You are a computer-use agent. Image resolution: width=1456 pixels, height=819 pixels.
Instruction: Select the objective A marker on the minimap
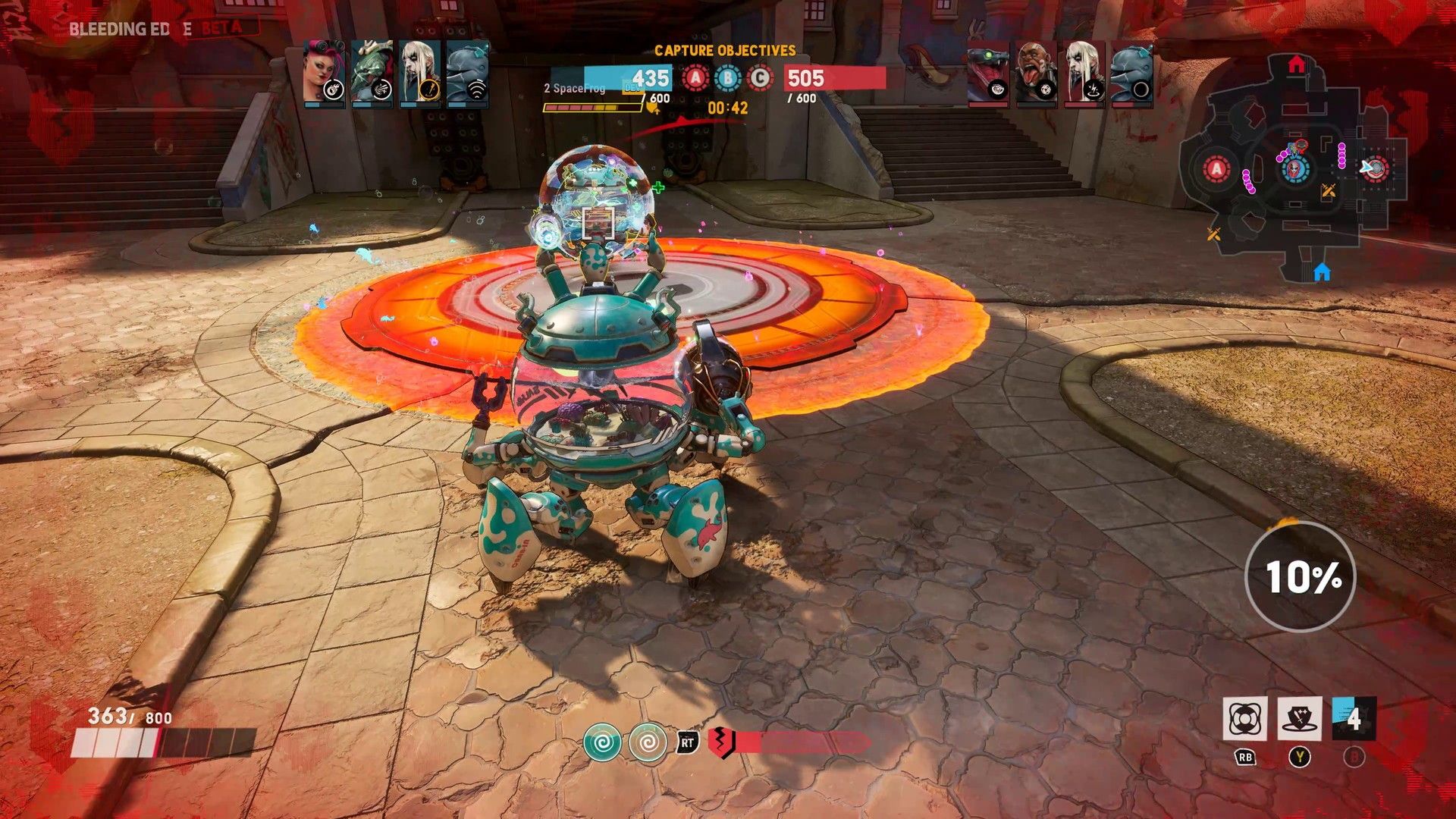tap(1216, 169)
